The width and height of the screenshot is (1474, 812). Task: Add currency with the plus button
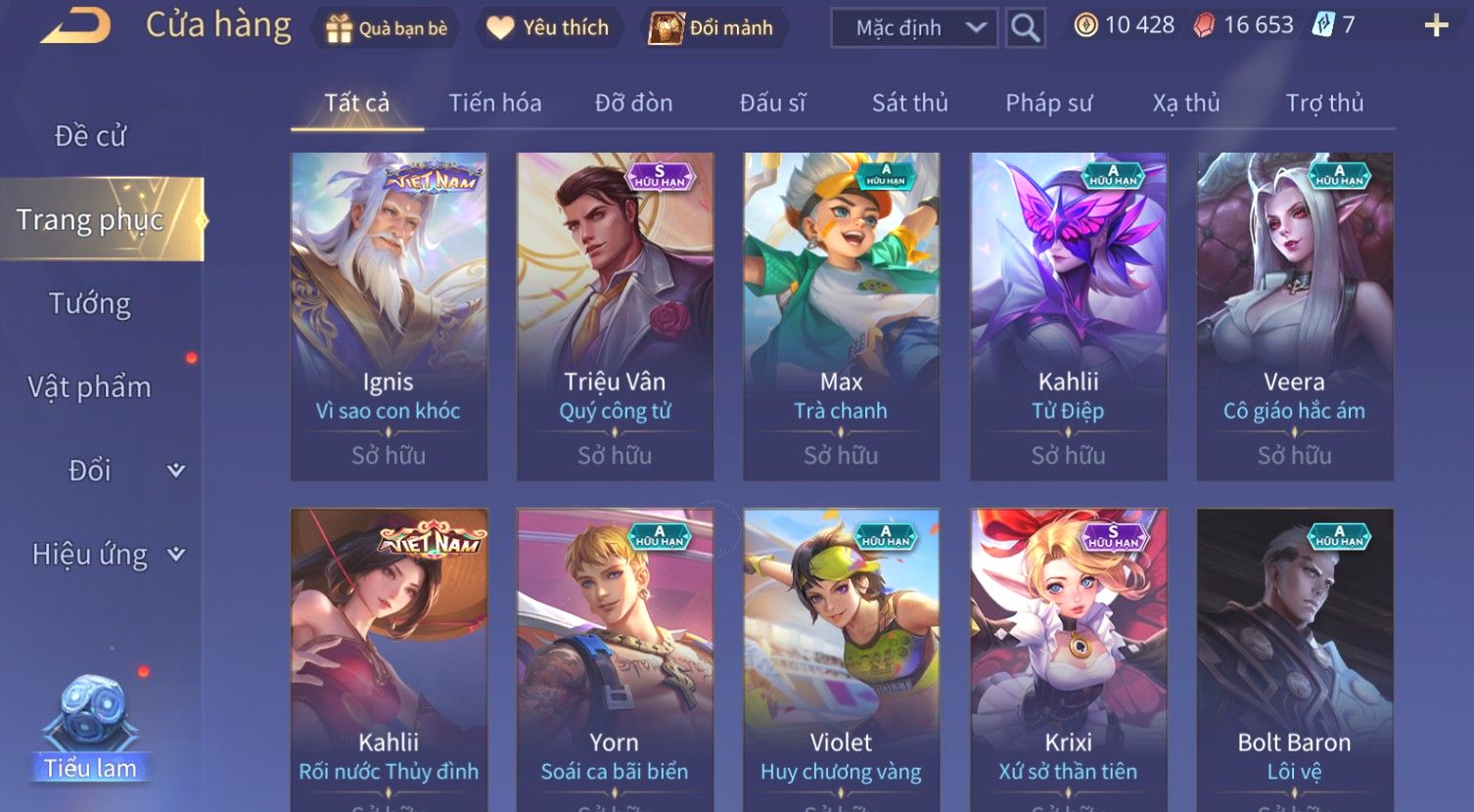click(1436, 26)
